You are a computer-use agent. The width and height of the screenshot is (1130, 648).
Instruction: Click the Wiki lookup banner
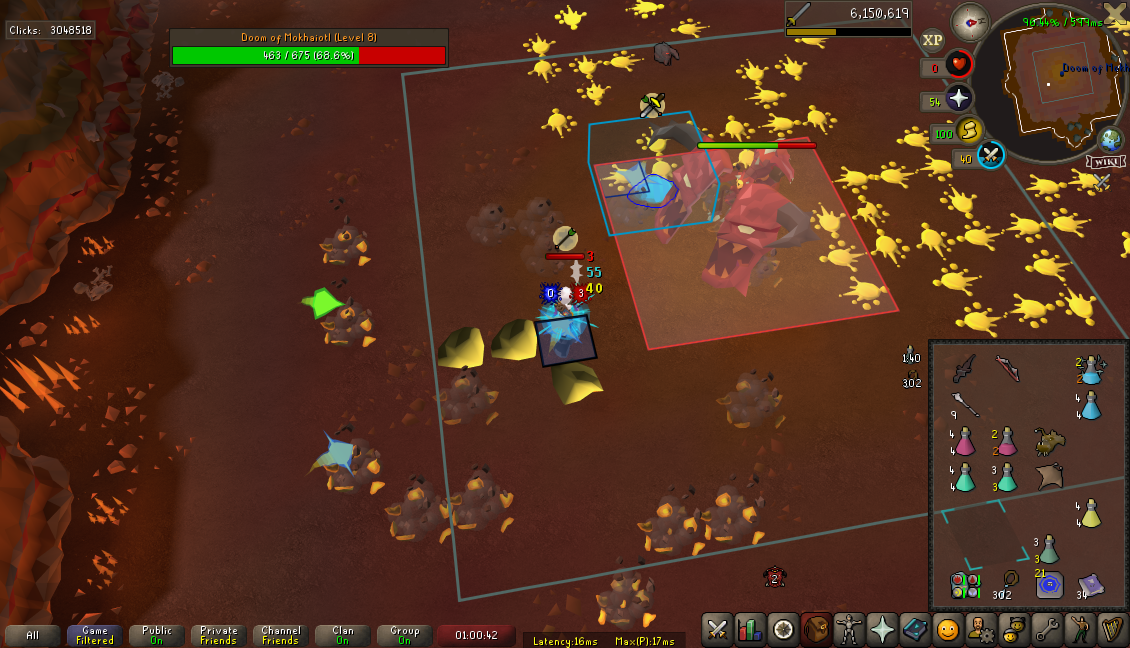click(x=1103, y=162)
